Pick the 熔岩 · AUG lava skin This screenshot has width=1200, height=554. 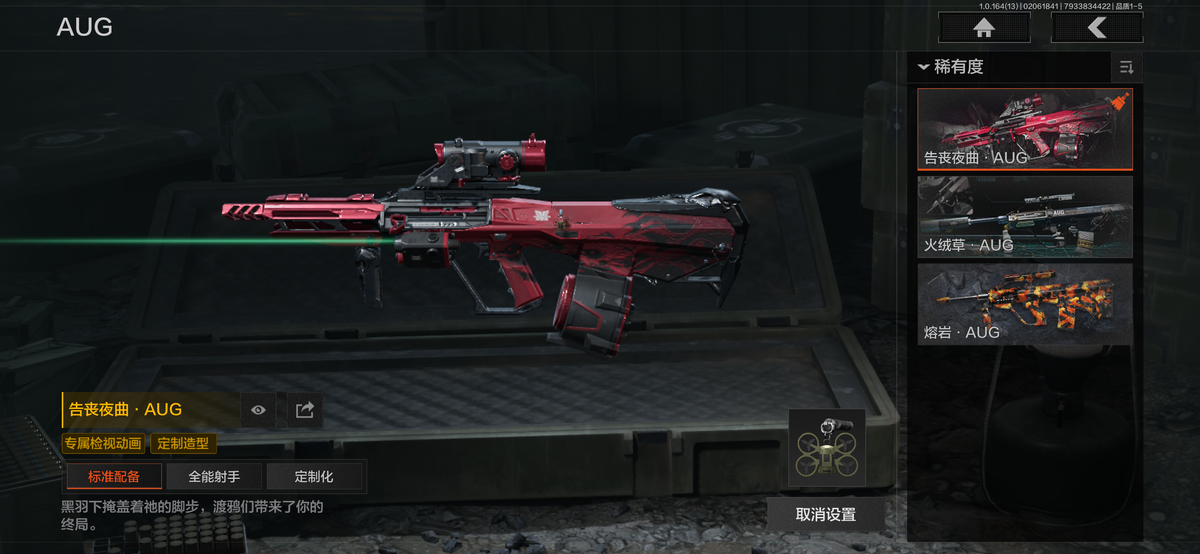point(1025,304)
